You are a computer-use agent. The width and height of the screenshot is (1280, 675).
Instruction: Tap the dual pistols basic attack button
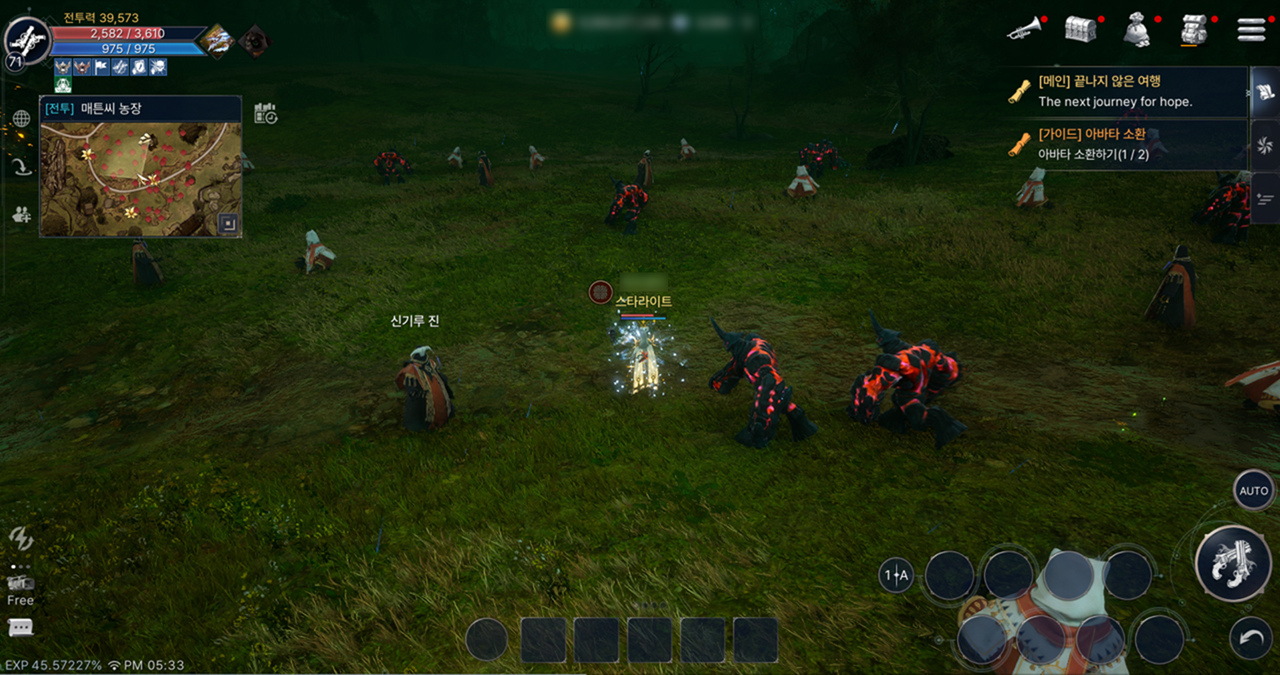pyautogui.click(x=1233, y=563)
